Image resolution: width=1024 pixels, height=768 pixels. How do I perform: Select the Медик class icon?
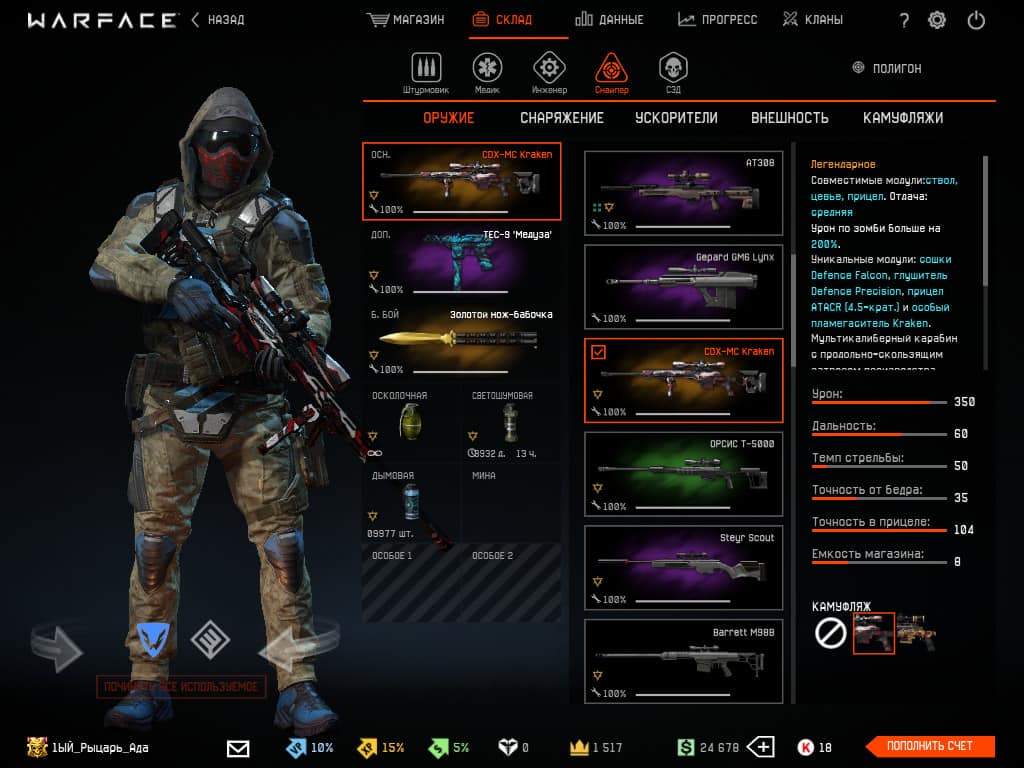pyautogui.click(x=488, y=70)
